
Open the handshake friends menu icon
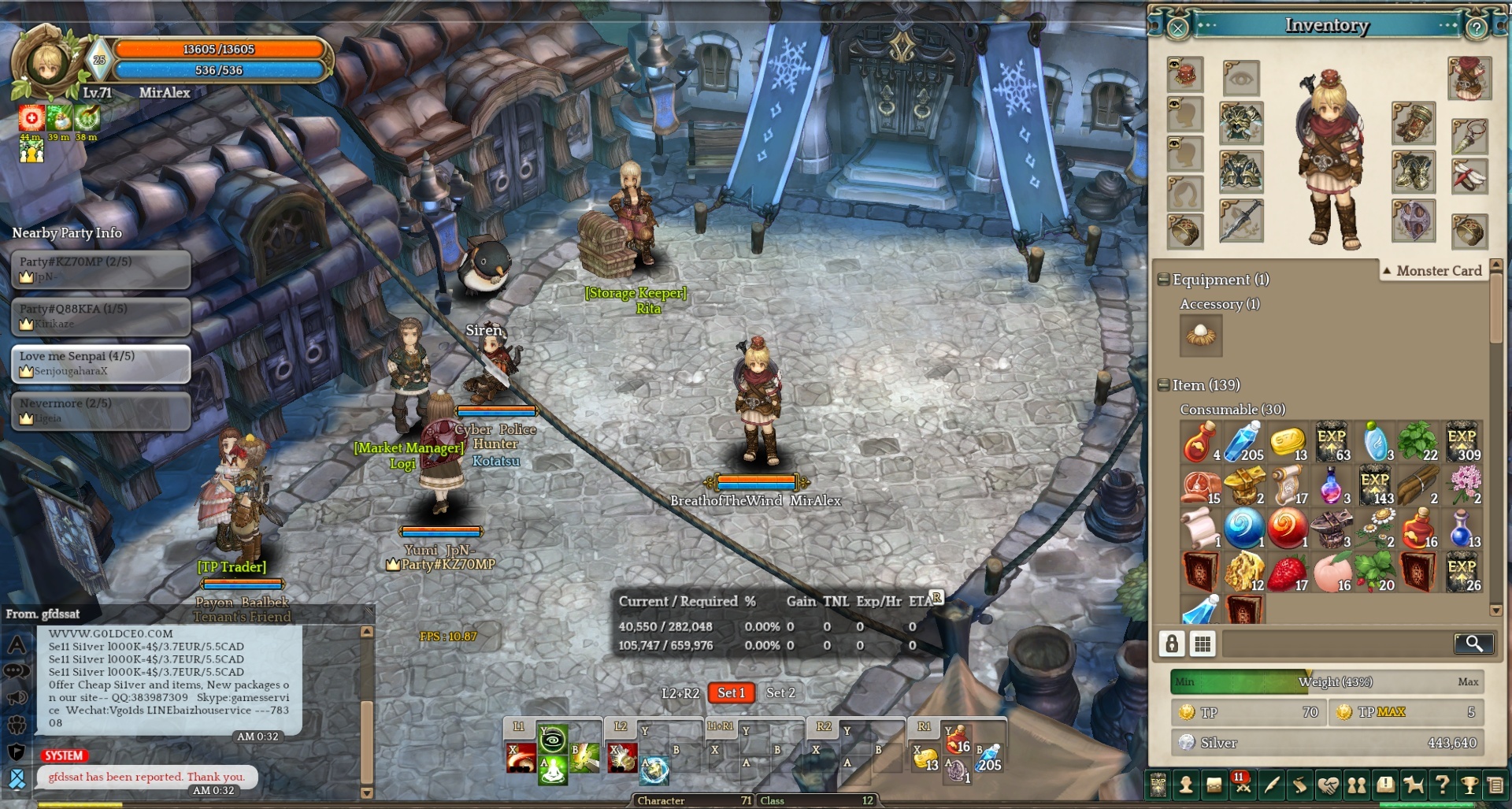1328,785
